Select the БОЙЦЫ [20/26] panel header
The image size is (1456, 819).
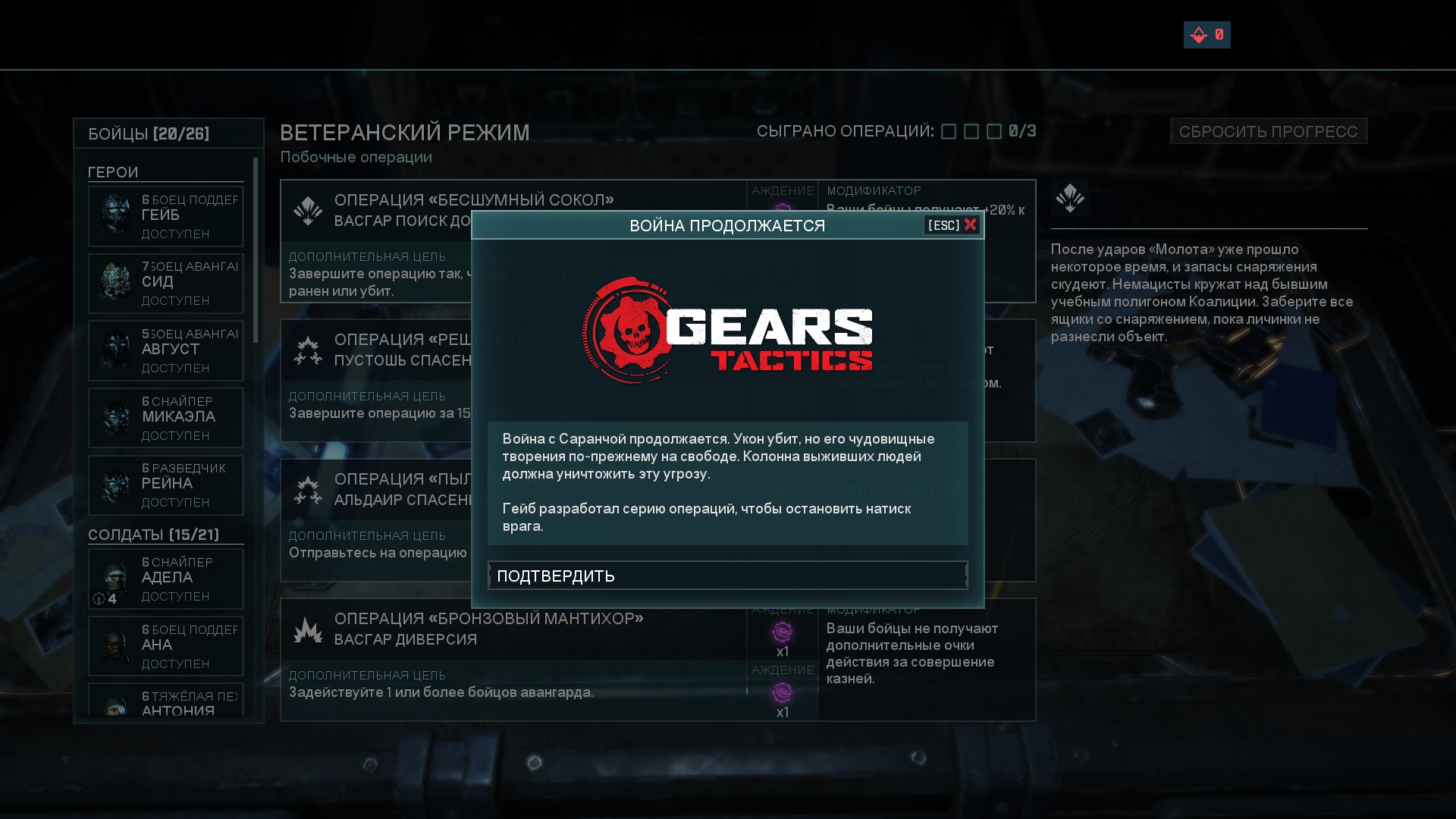coord(148,133)
